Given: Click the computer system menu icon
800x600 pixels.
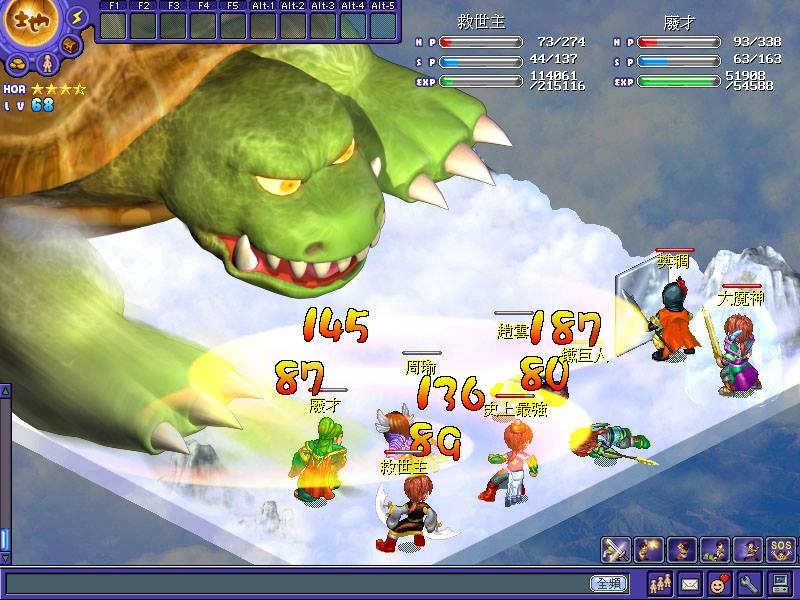Looking at the screenshot, I should click(780, 582).
